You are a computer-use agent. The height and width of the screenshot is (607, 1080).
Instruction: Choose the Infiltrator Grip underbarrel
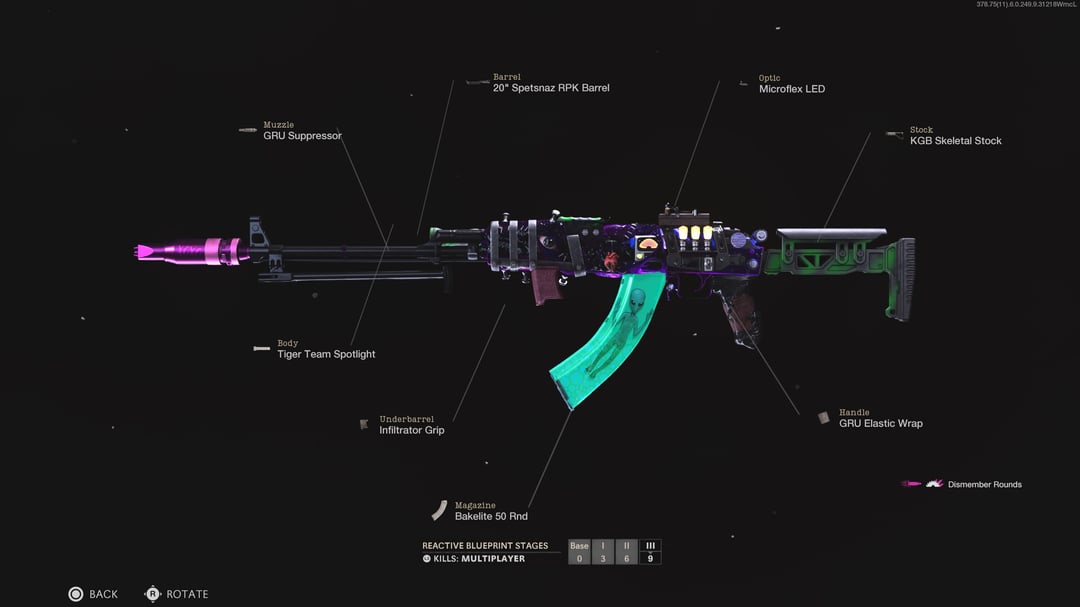[411, 430]
